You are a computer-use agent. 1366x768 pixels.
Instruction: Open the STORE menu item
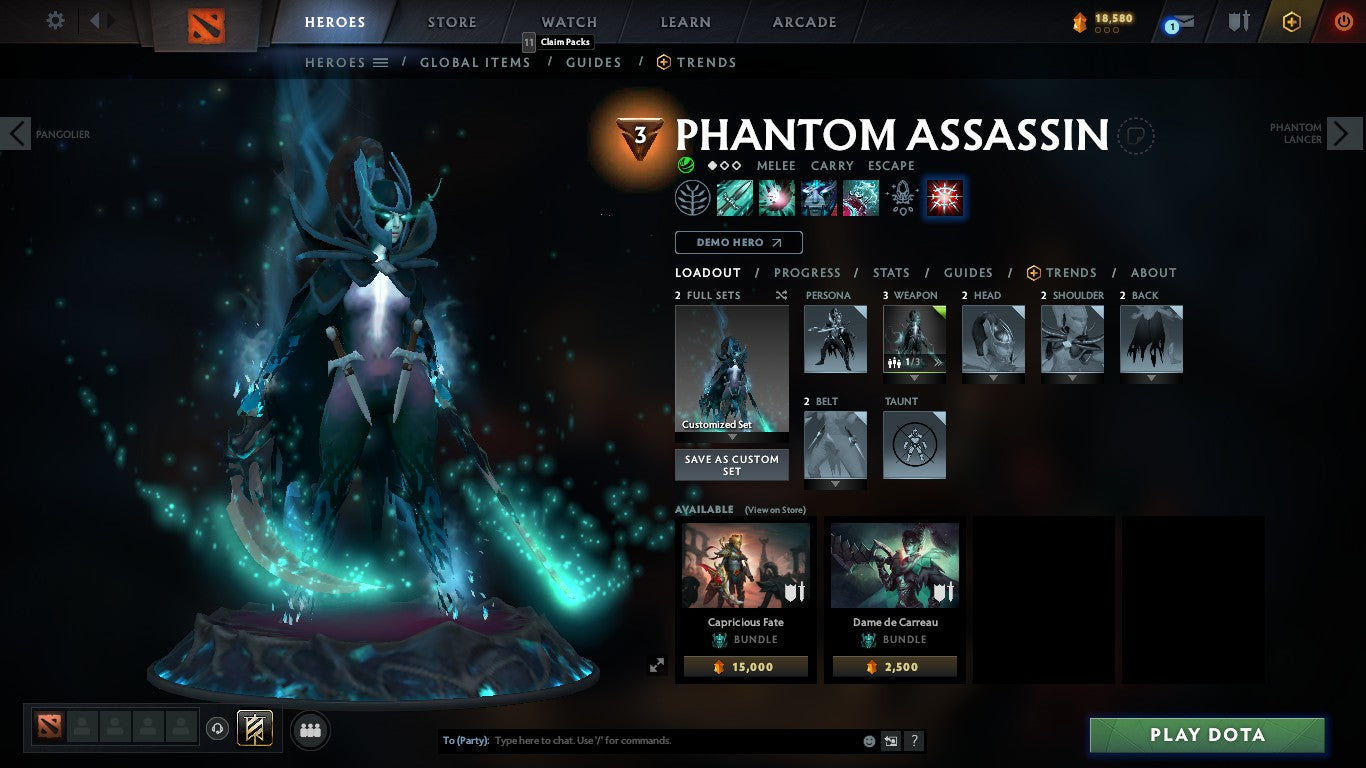pyautogui.click(x=451, y=21)
